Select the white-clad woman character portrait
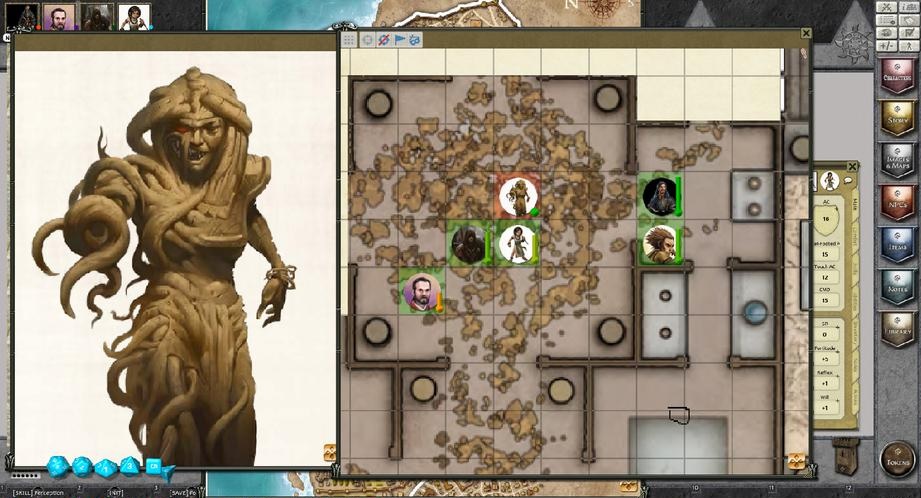The width and height of the screenshot is (921, 498). click(x=134, y=16)
